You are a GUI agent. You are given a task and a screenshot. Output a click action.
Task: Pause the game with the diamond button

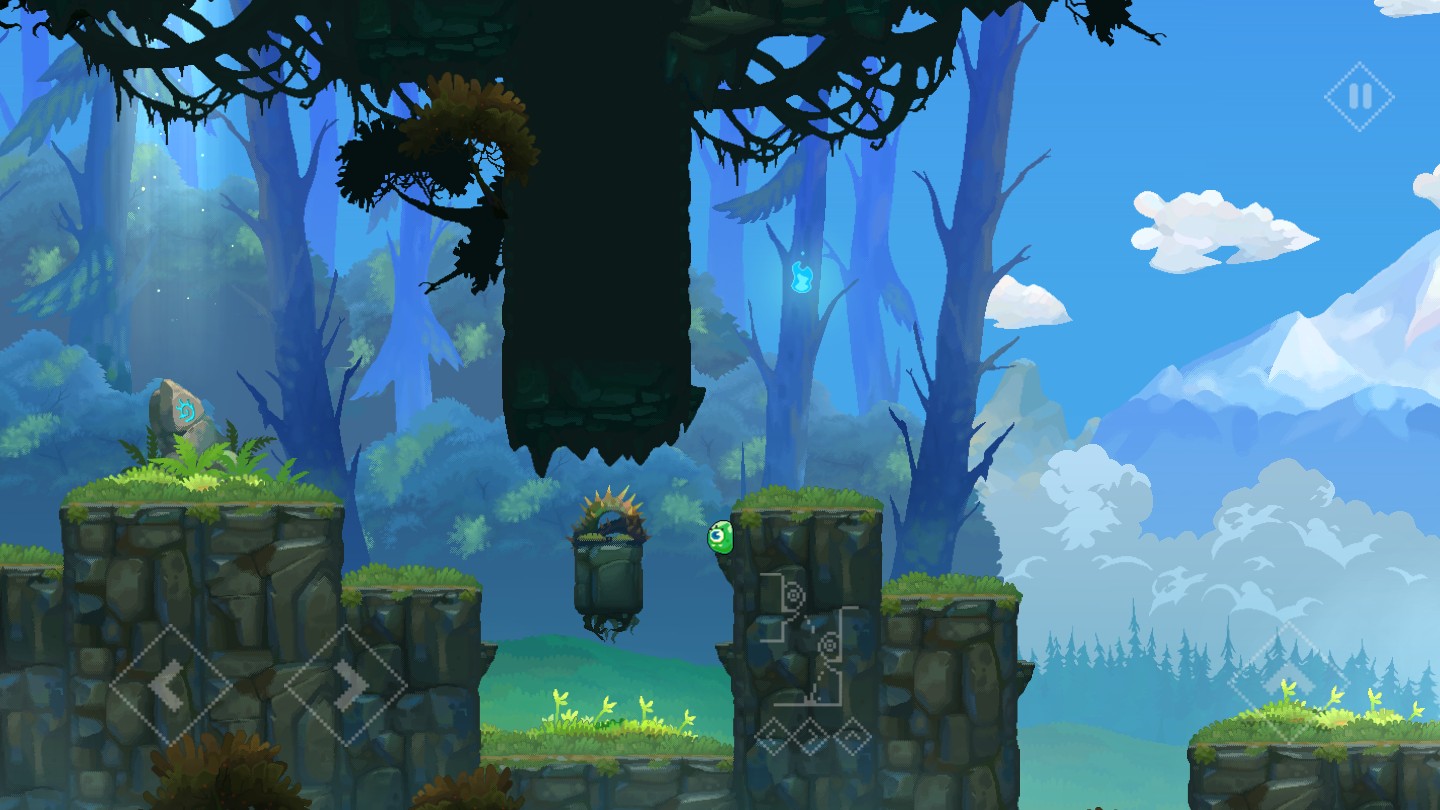tap(1359, 97)
